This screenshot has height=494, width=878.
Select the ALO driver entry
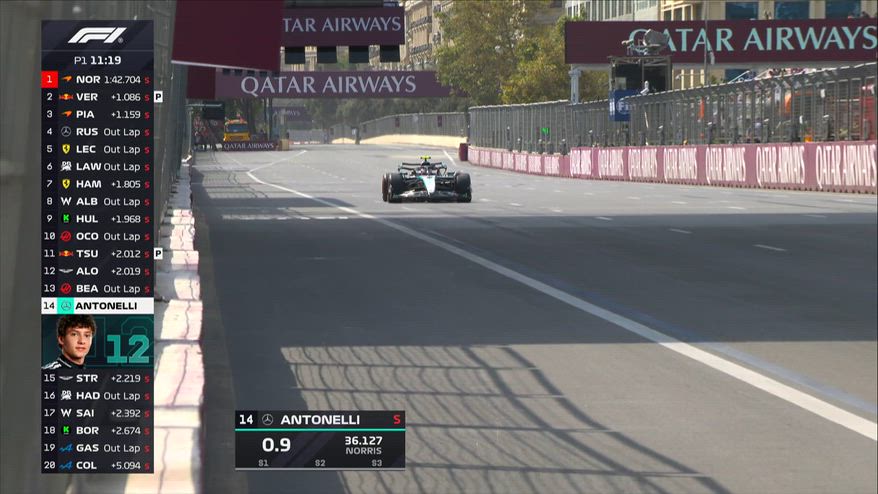pos(97,271)
